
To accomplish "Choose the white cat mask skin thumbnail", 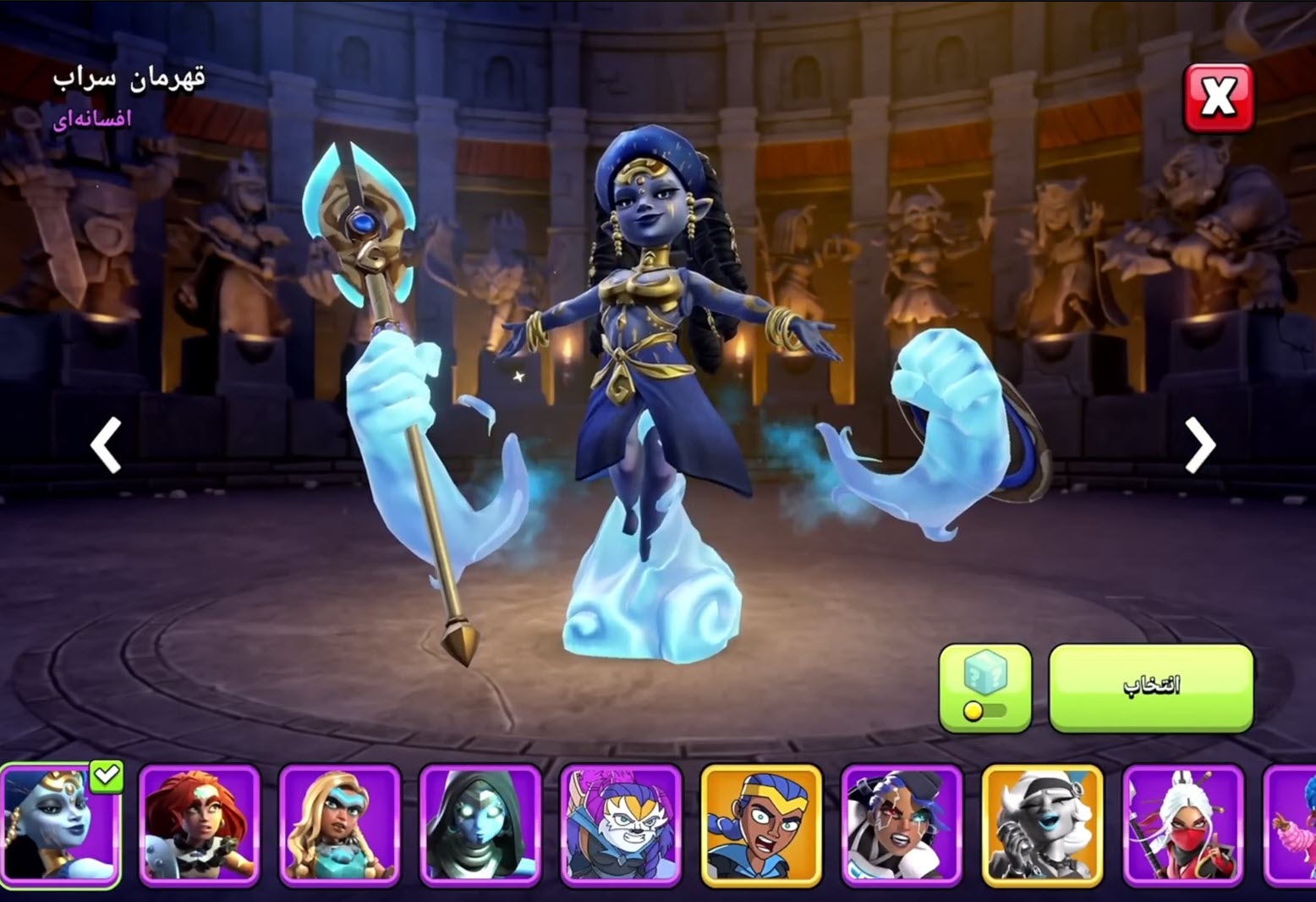I will 621,825.
